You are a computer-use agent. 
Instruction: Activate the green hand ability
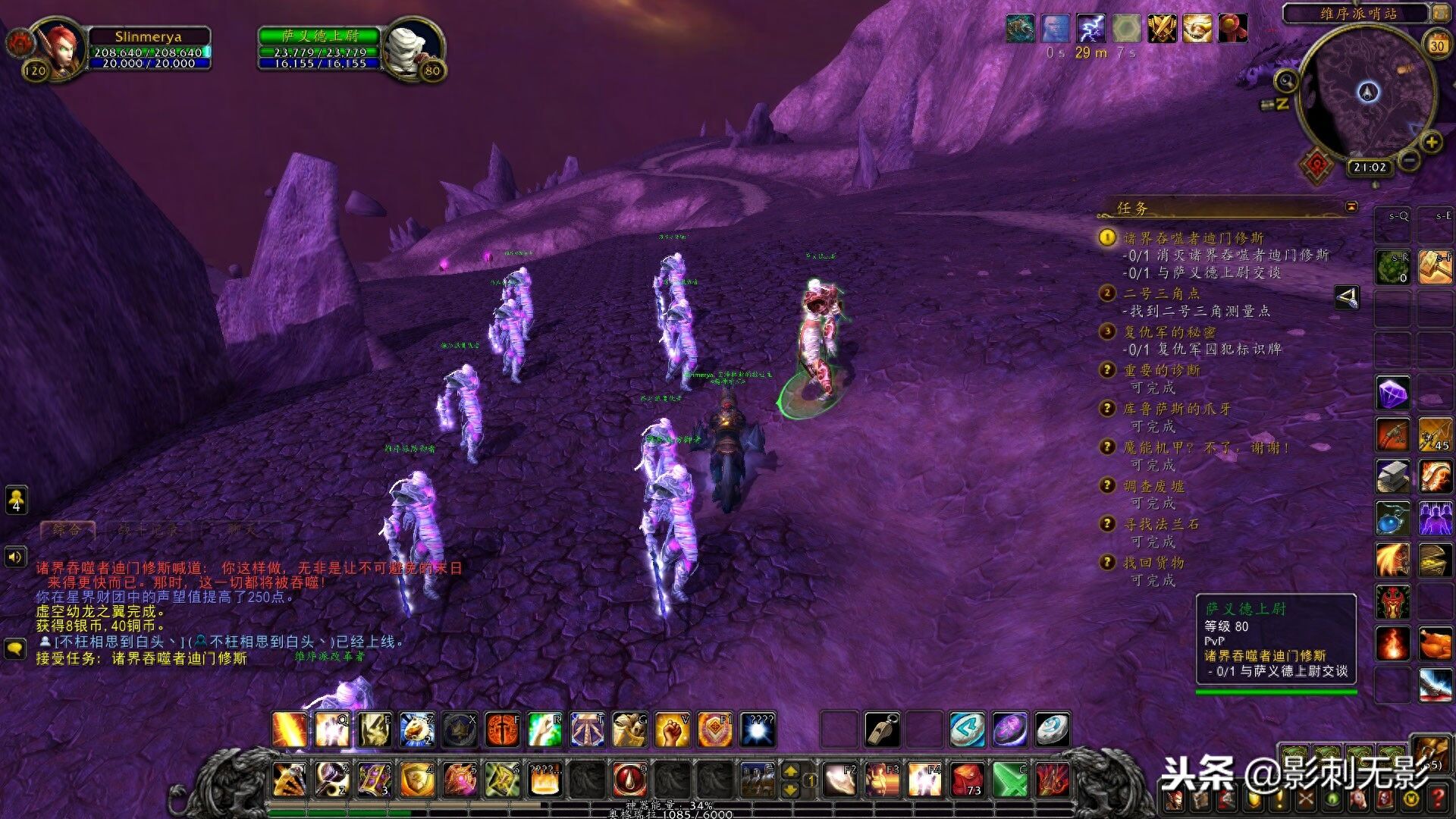(x=544, y=730)
